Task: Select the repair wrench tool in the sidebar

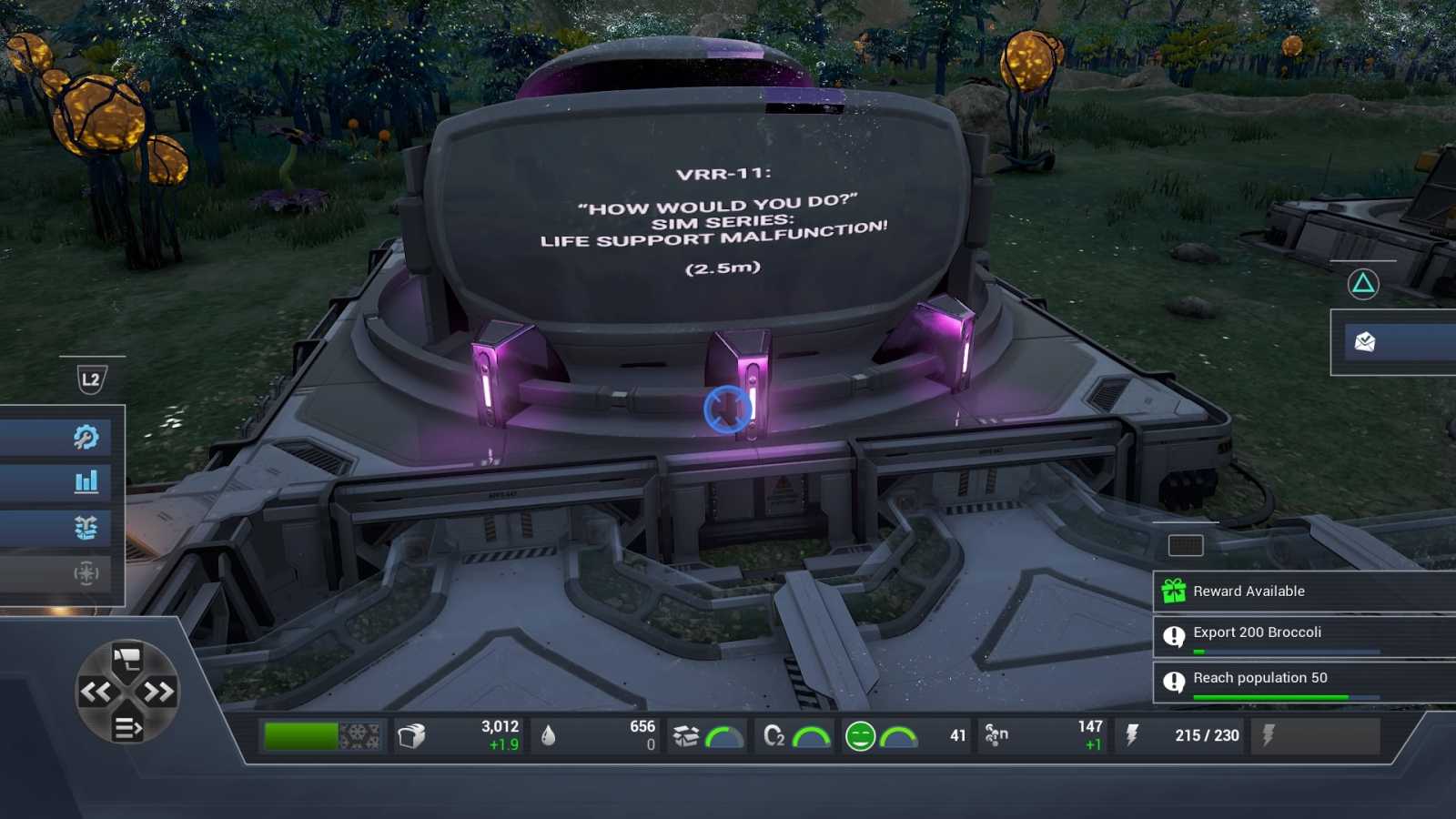Action: point(86,437)
